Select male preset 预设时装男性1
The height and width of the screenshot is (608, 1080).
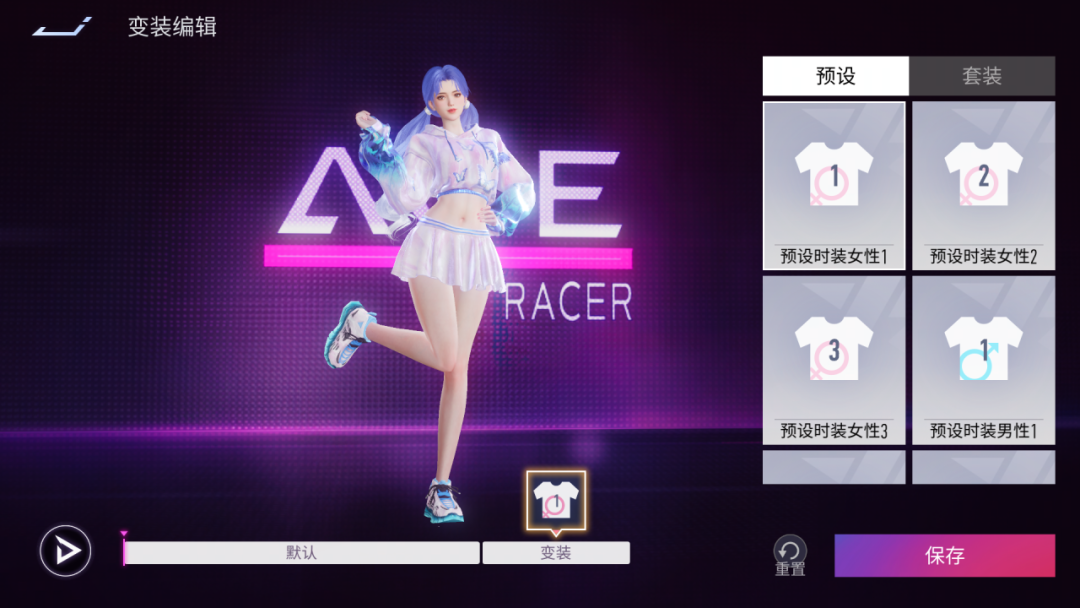coord(983,360)
